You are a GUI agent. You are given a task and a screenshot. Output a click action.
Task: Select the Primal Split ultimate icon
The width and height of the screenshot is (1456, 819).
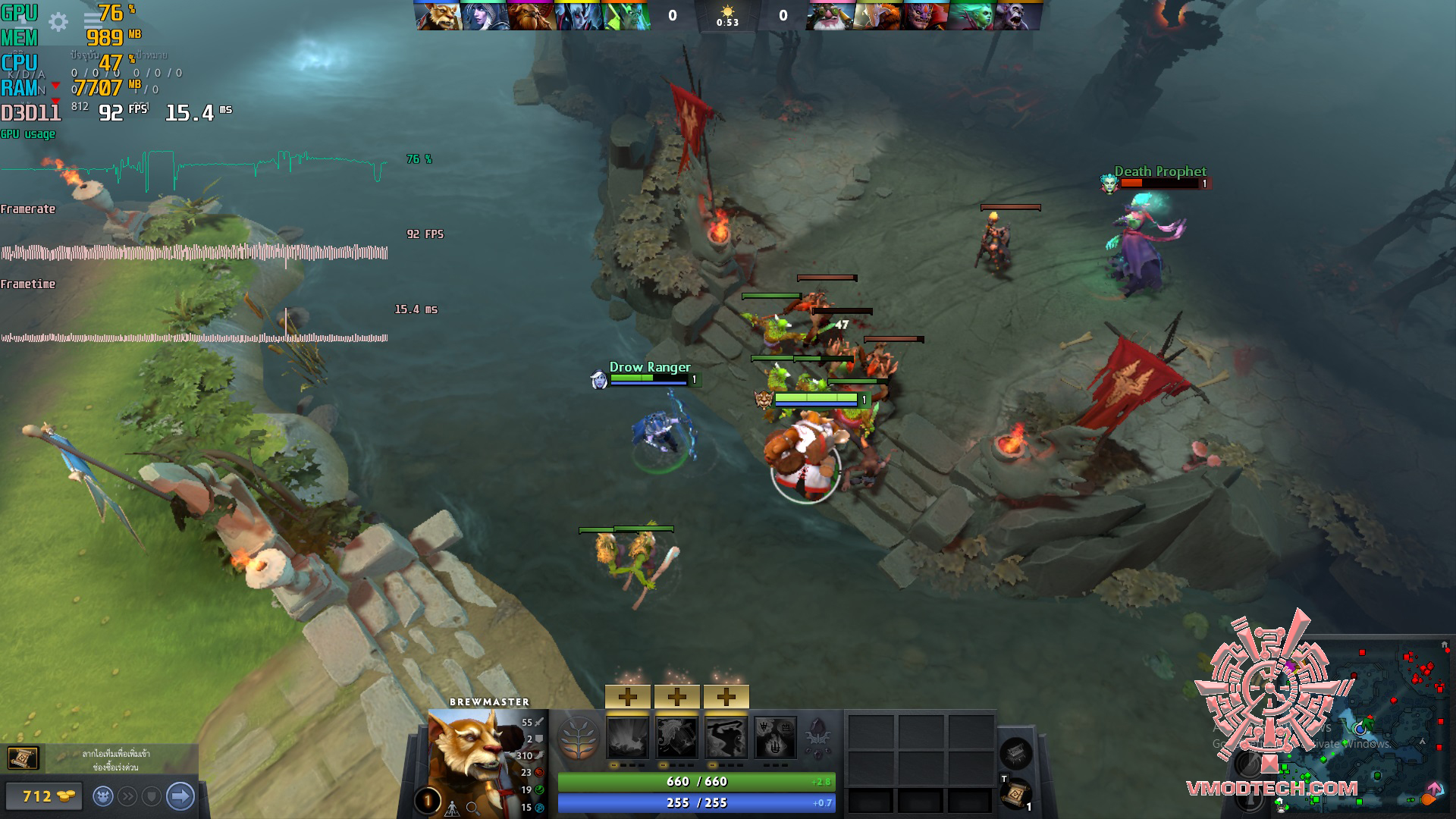coord(775,738)
